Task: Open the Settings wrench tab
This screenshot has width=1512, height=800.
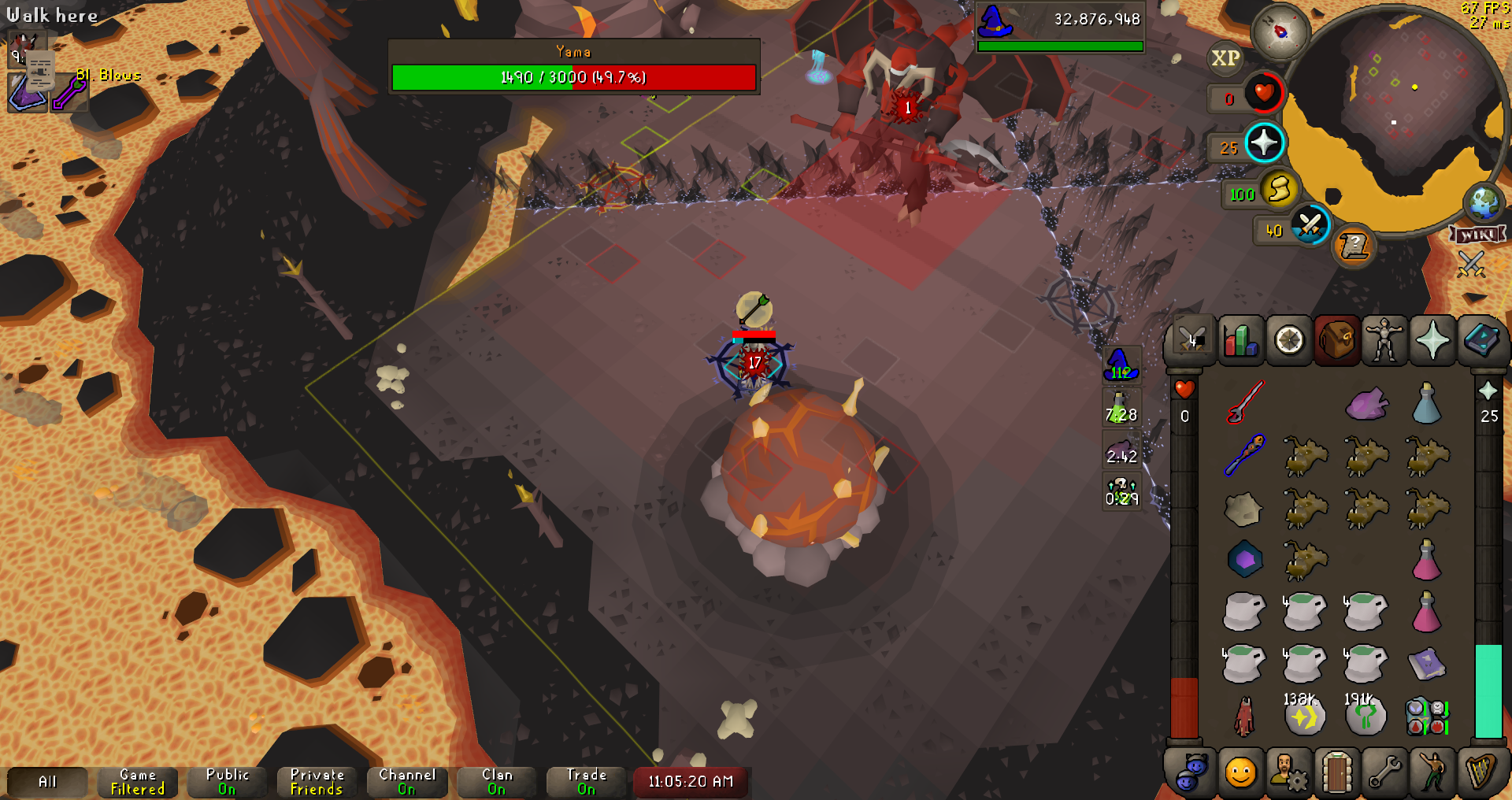Action: tap(1384, 772)
